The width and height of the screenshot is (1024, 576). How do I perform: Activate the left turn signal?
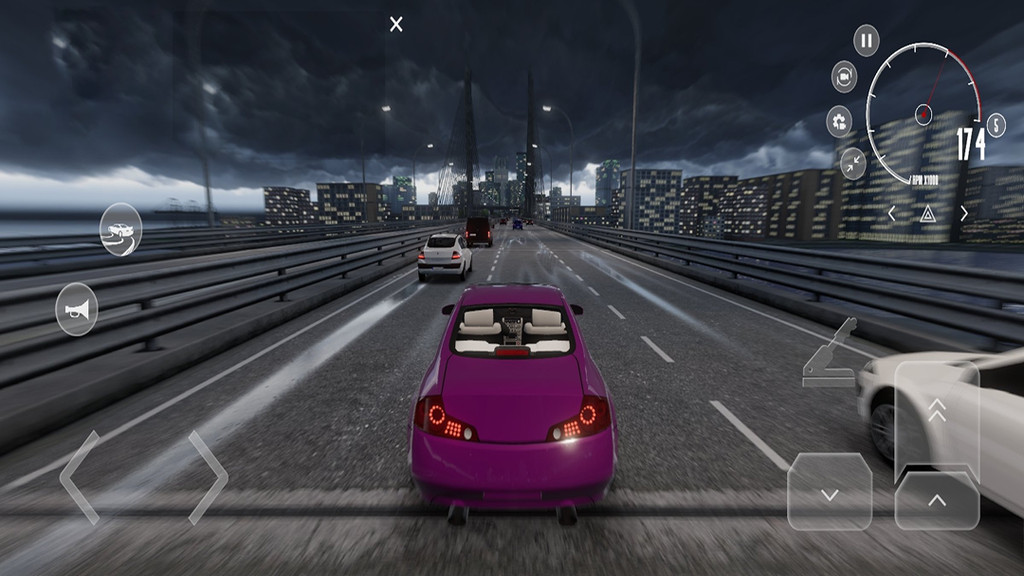(x=892, y=213)
